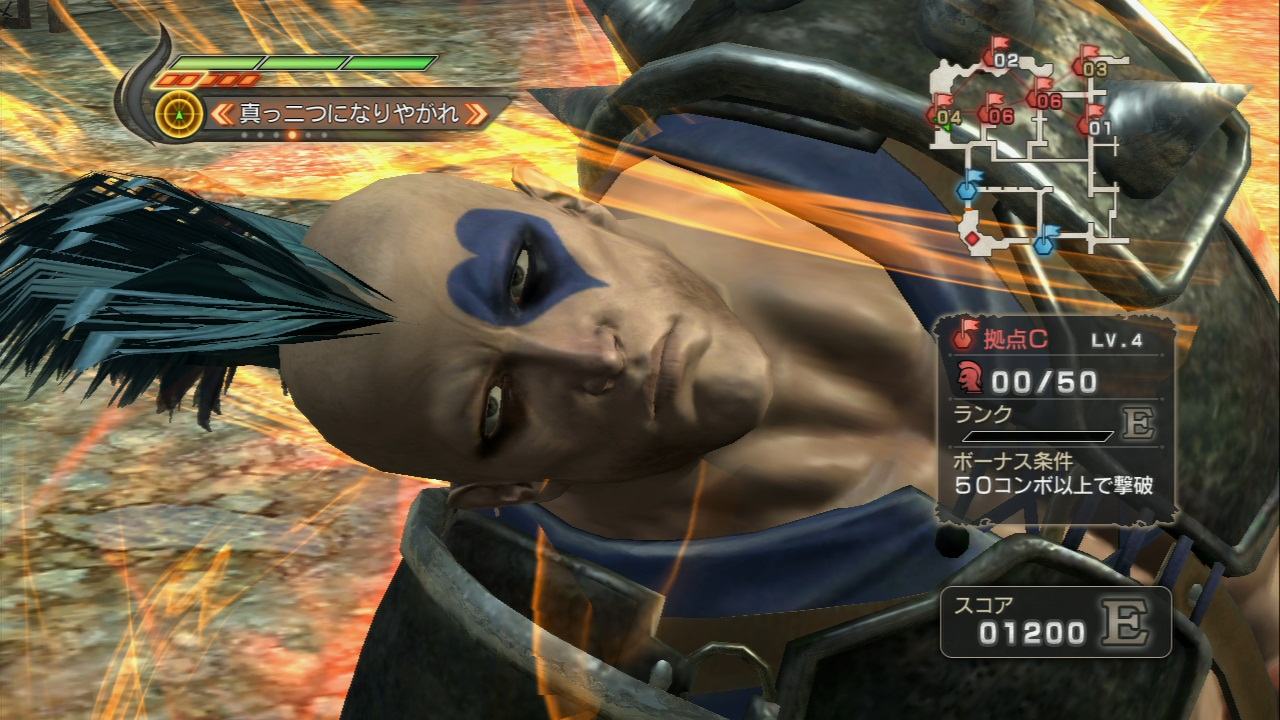Choose enemy base marker 03 on minimap
This screenshot has height=720, width=1280.
tap(1093, 67)
